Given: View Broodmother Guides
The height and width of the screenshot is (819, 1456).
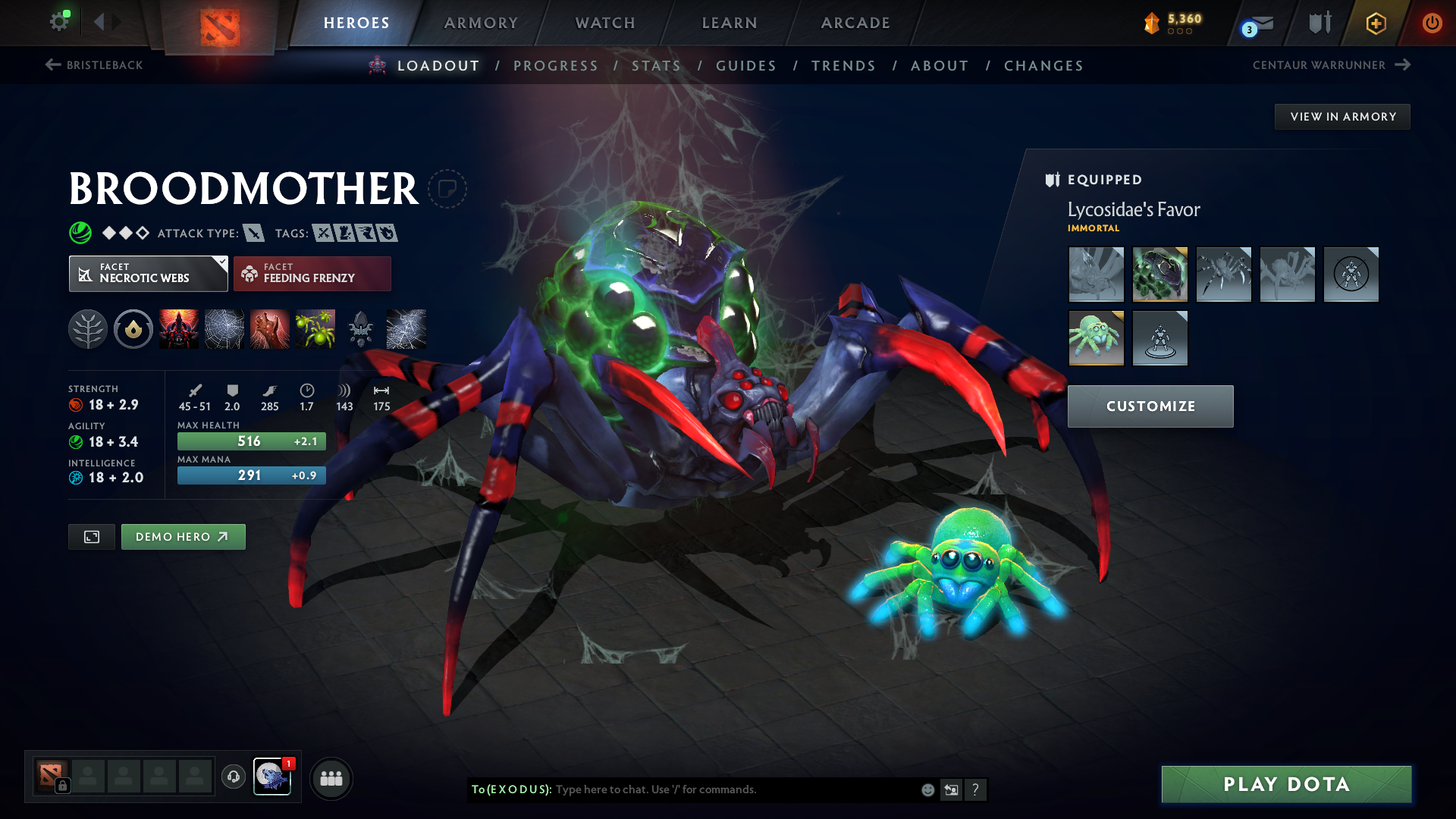Looking at the screenshot, I should [x=746, y=66].
